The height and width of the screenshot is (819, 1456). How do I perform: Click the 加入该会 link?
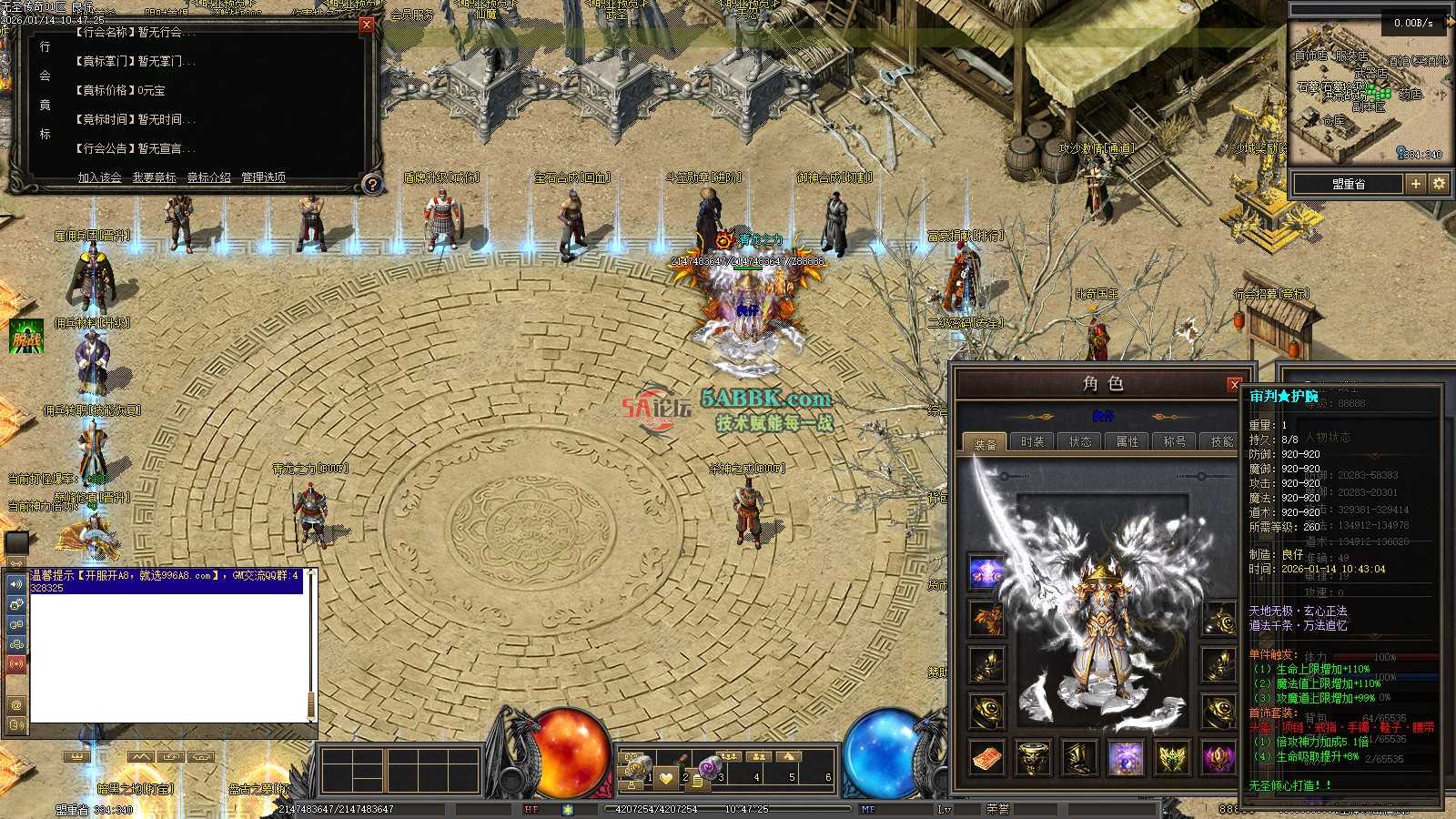[99, 177]
